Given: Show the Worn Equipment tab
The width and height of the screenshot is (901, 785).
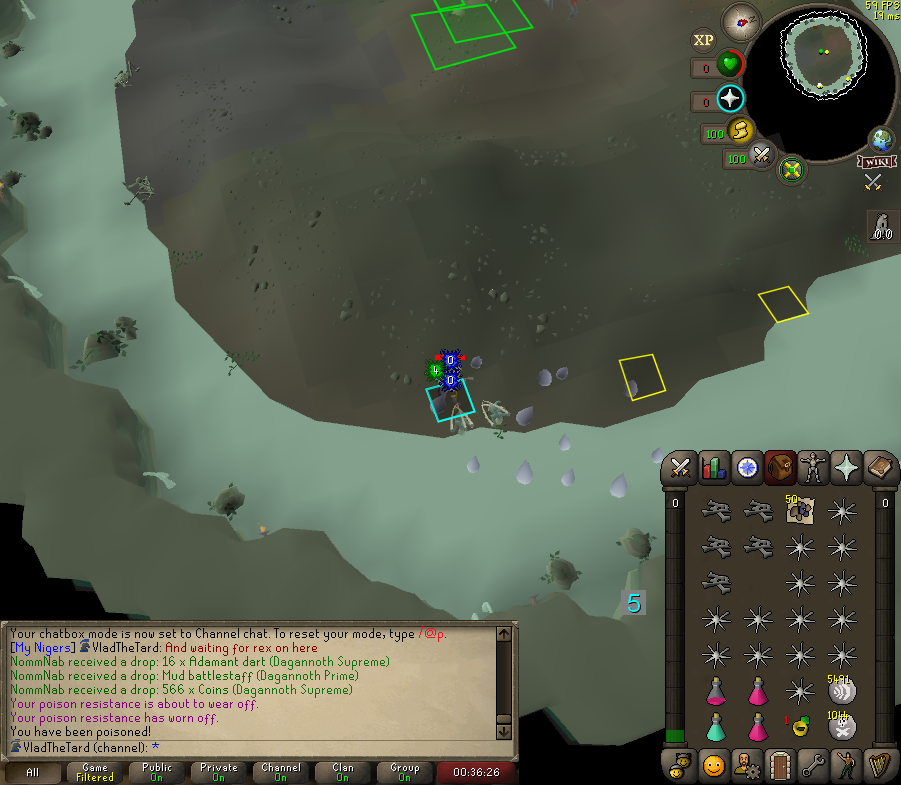Looking at the screenshot, I should 814,468.
